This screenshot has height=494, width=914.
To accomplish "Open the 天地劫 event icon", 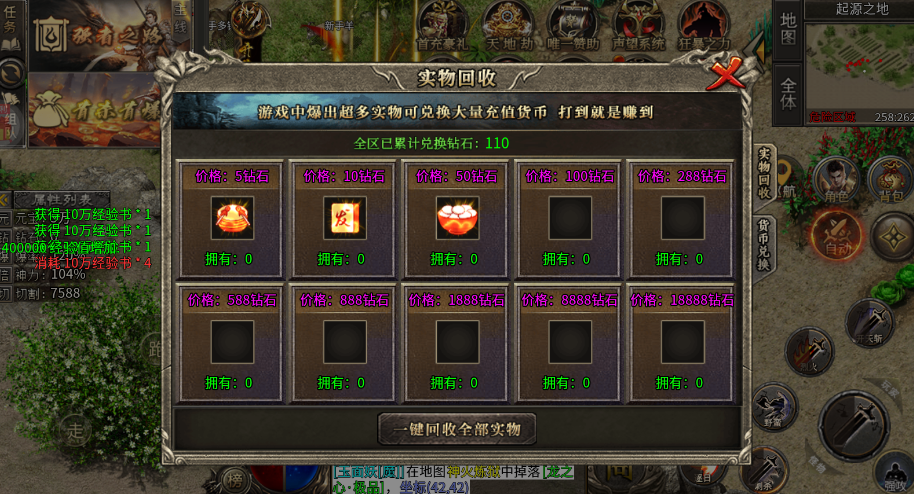I will [x=507, y=24].
